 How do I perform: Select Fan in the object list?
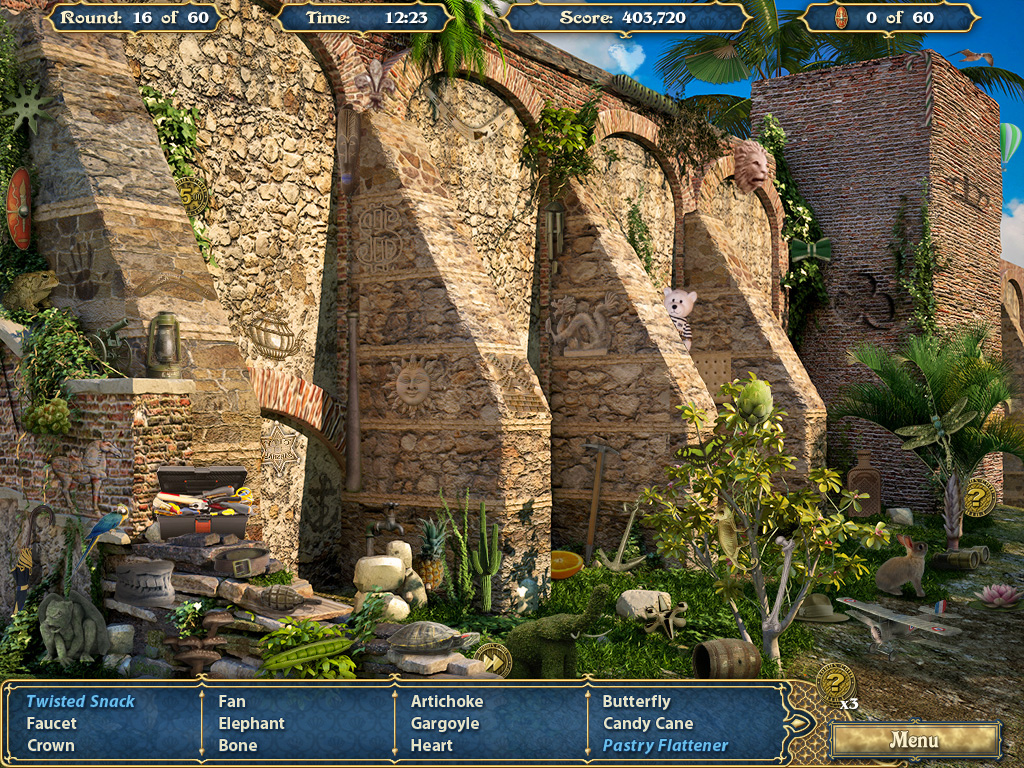point(232,701)
